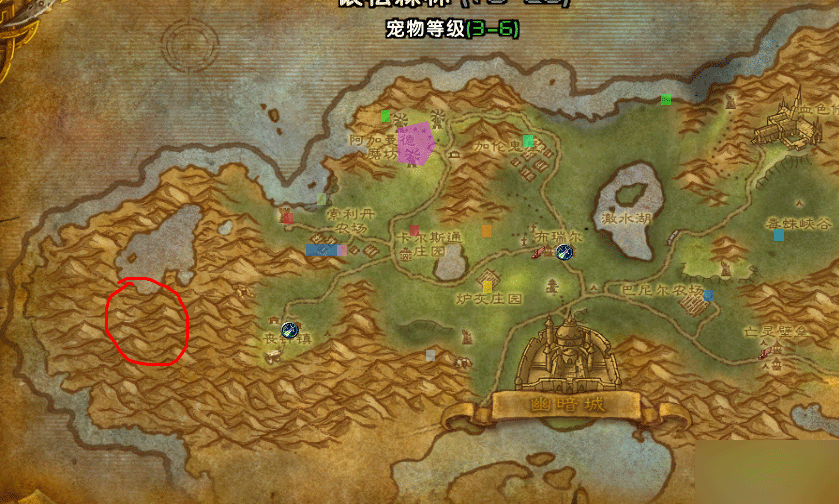Viewport: 839px width, 504px height.
Task: Select the yellow square marker at 炉灰庄园
Action: (487, 288)
